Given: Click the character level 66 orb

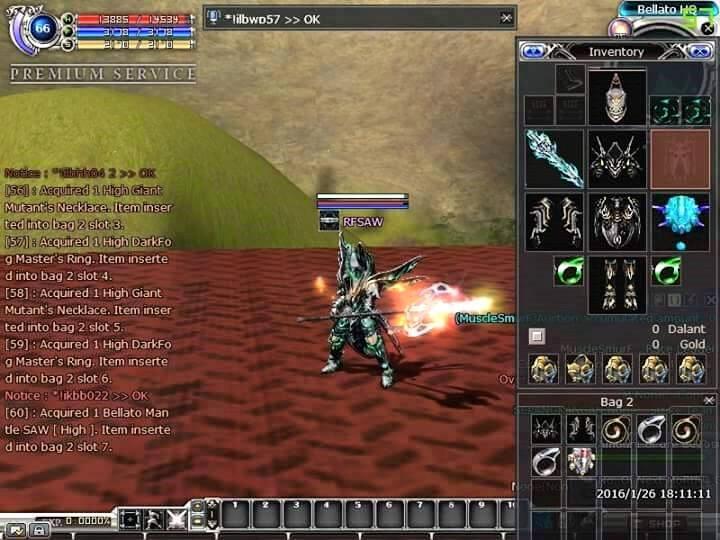Looking at the screenshot, I should (43, 30).
